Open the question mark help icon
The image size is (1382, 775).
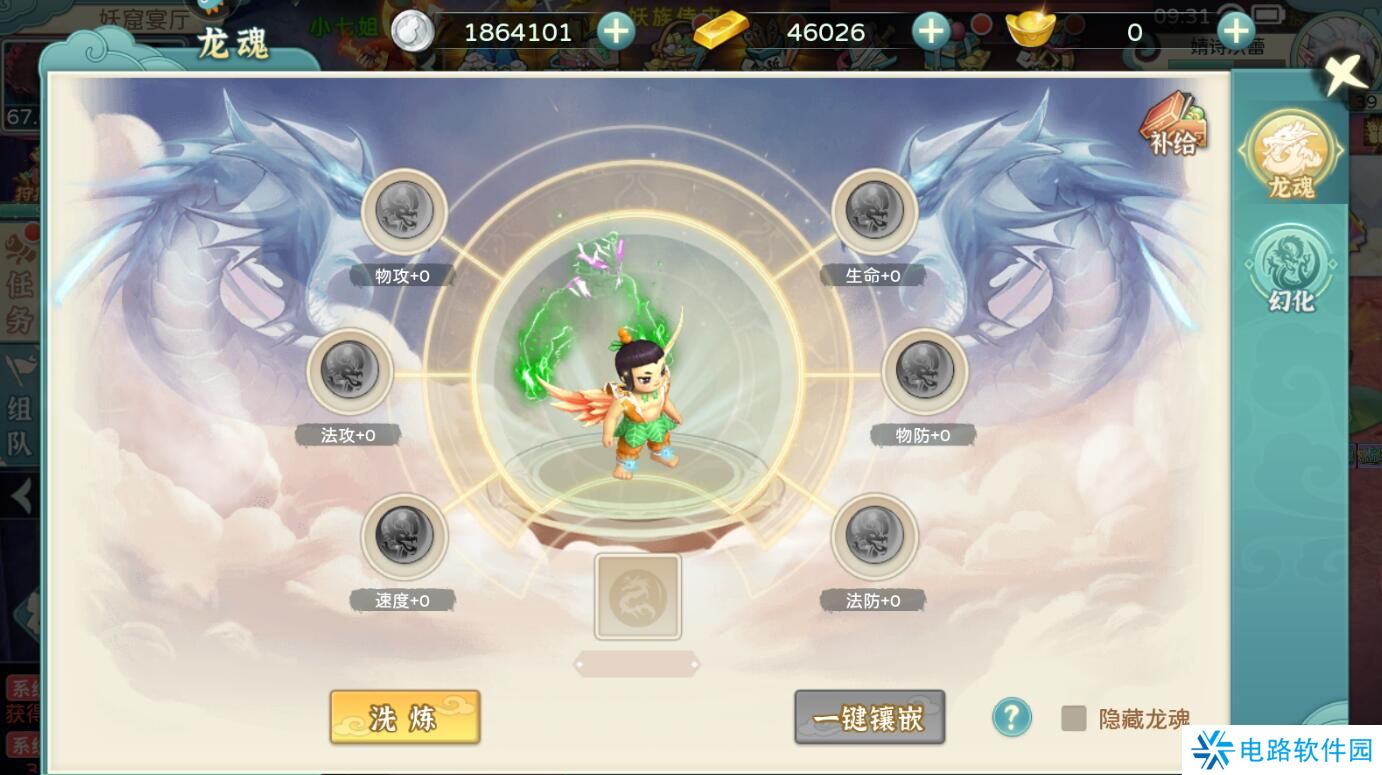tap(1012, 715)
